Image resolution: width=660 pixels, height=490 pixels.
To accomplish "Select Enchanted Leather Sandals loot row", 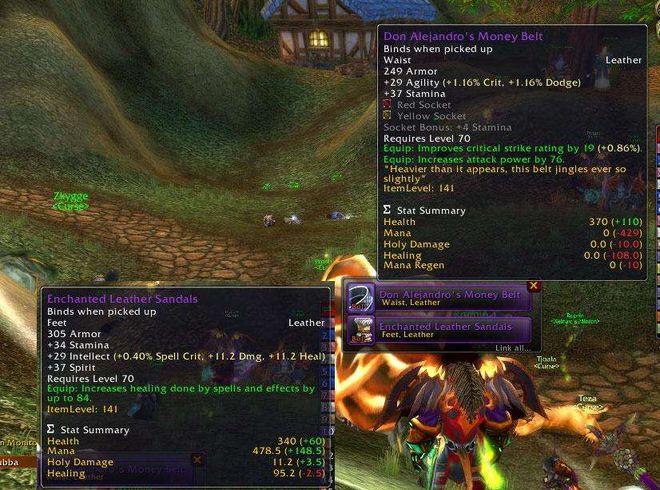I will pos(452,329).
